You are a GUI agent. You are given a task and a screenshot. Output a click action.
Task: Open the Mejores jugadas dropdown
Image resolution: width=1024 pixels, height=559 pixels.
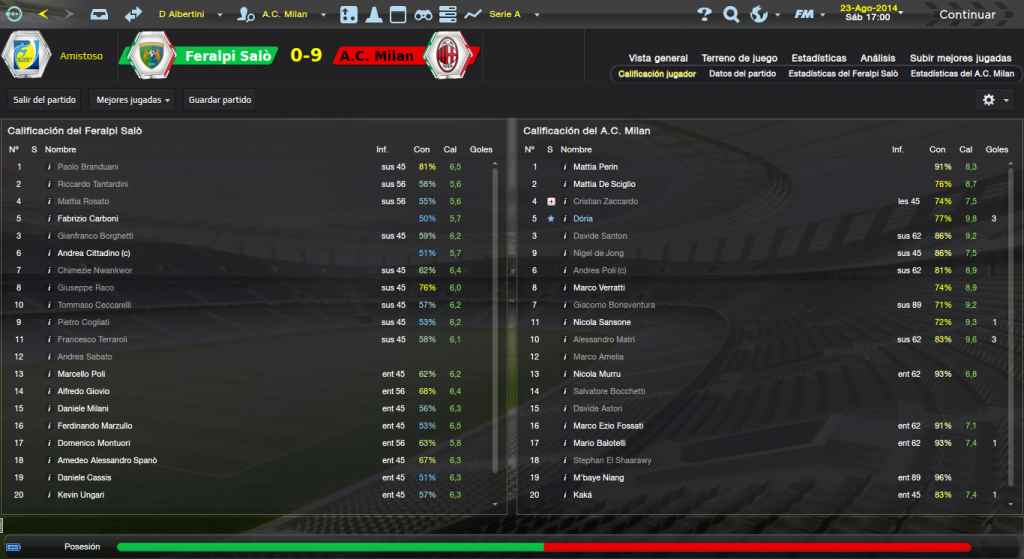tap(131, 100)
